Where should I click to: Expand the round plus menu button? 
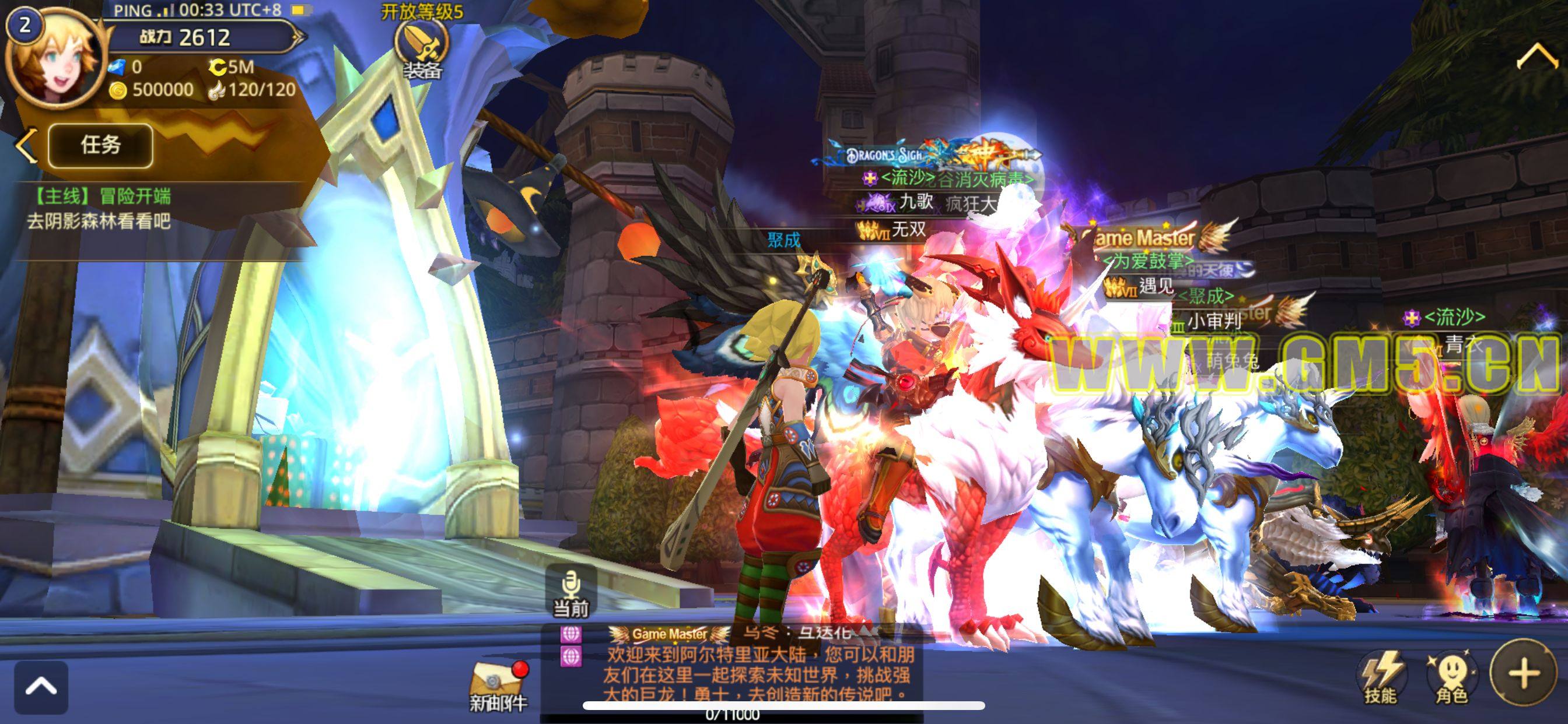pos(1524,673)
